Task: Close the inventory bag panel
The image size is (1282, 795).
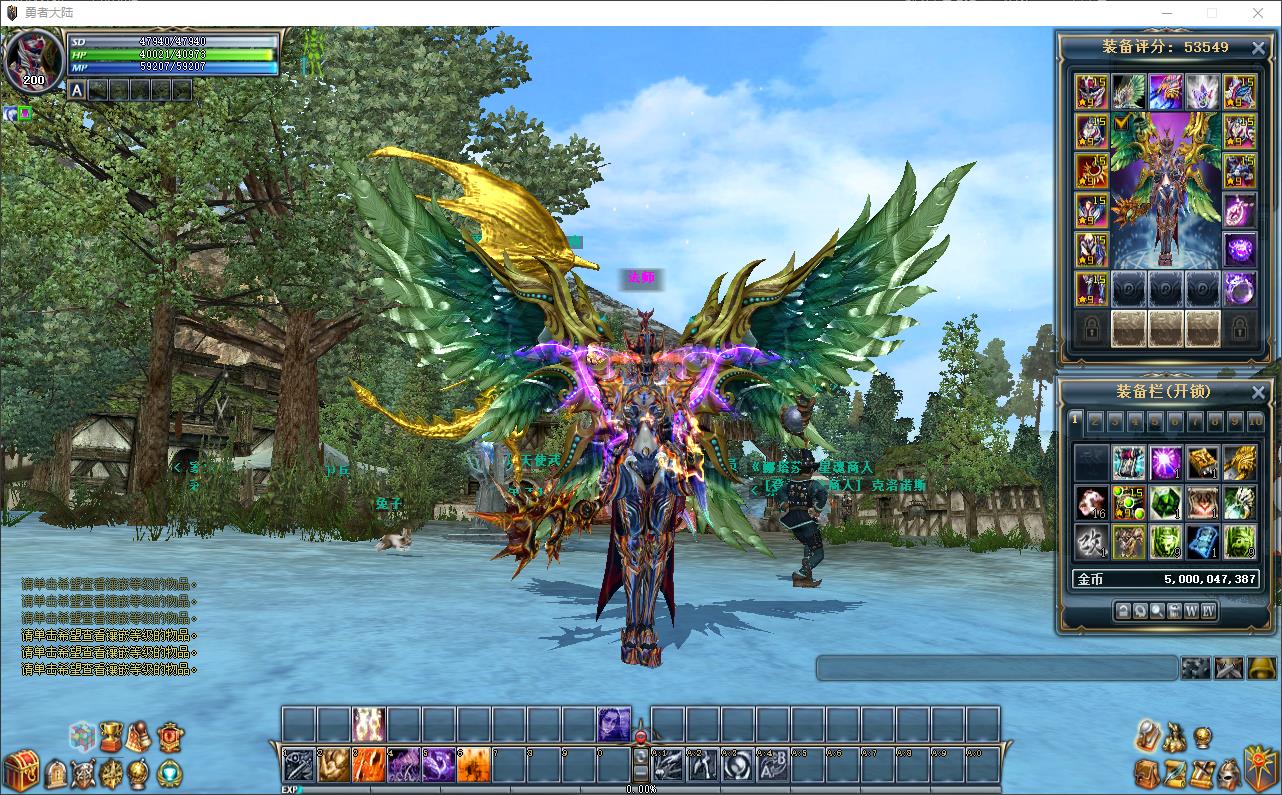Action: (1258, 392)
